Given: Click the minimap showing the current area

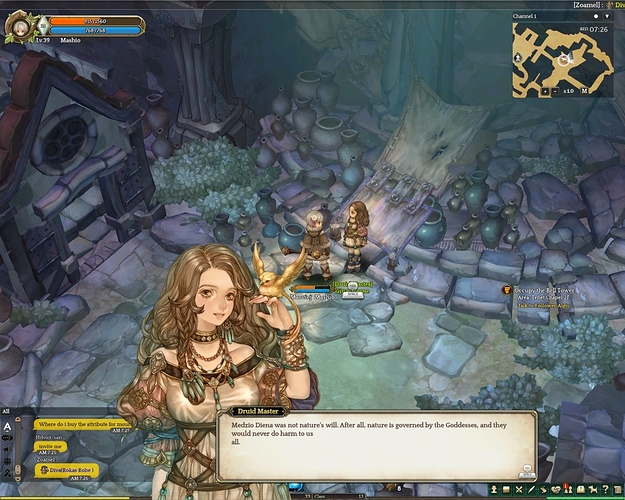Looking at the screenshot, I should [x=564, y=54].
